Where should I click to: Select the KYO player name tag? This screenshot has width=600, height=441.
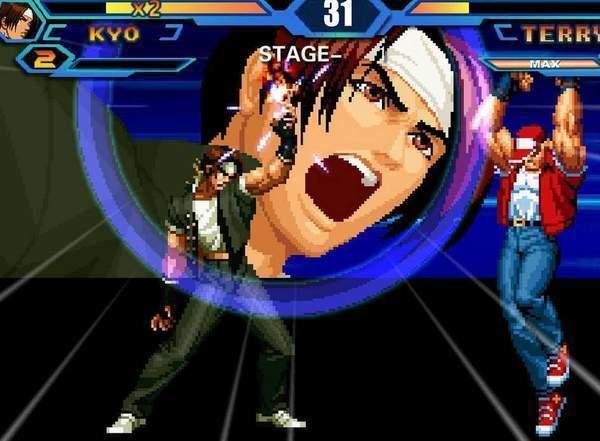pyautogui.click(x=113, y=34)
